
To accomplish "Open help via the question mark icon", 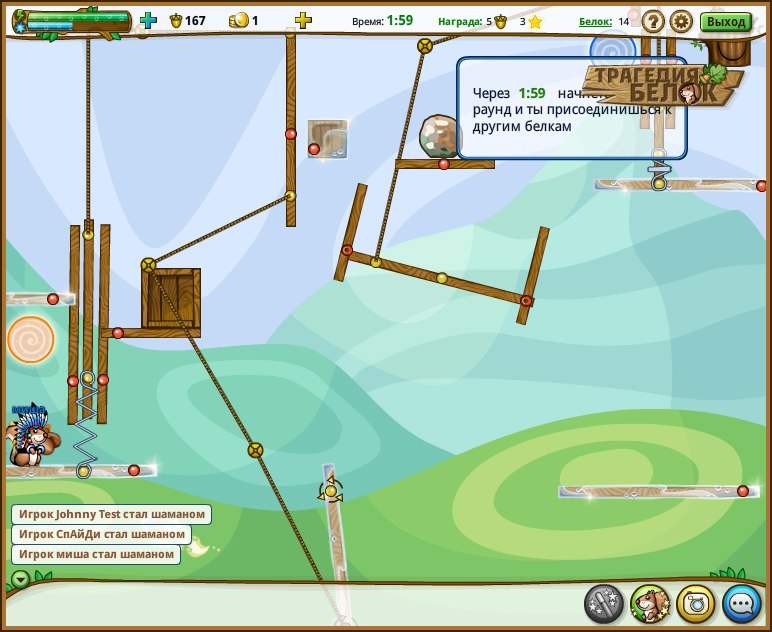I will 653,21.
